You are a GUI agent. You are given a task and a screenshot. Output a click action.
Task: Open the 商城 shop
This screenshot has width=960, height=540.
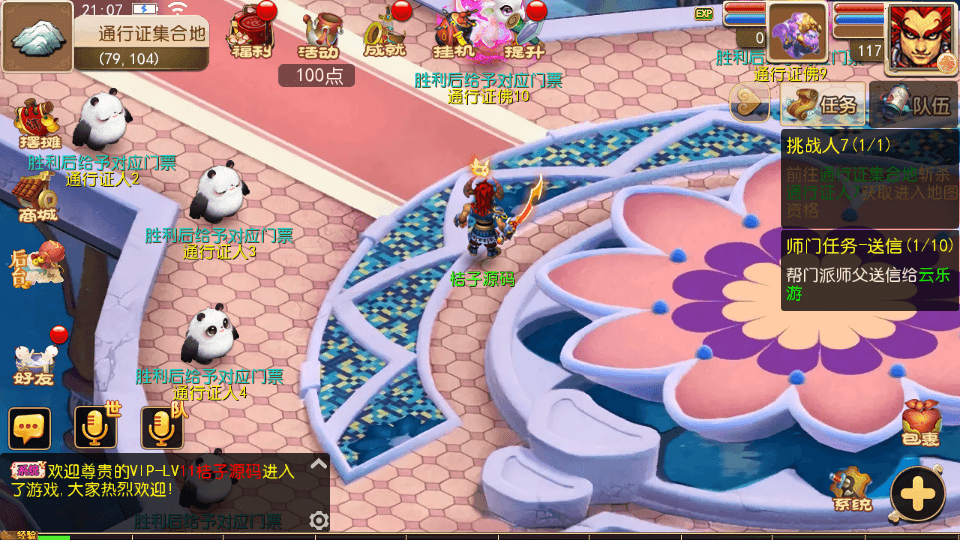pos(36,197)
